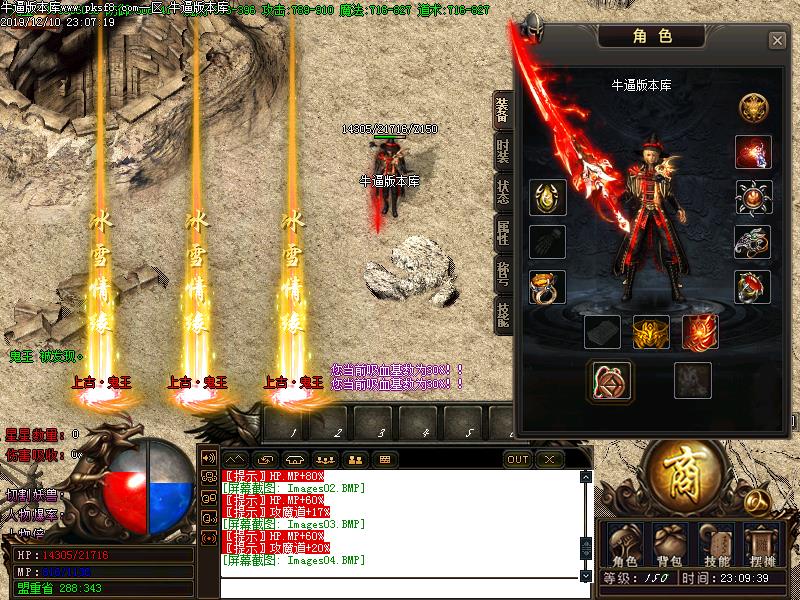The height and width of the screenshot is (600, 800).
Task: Select the 装备 equipment tab
Action: (x=502, y=111)
